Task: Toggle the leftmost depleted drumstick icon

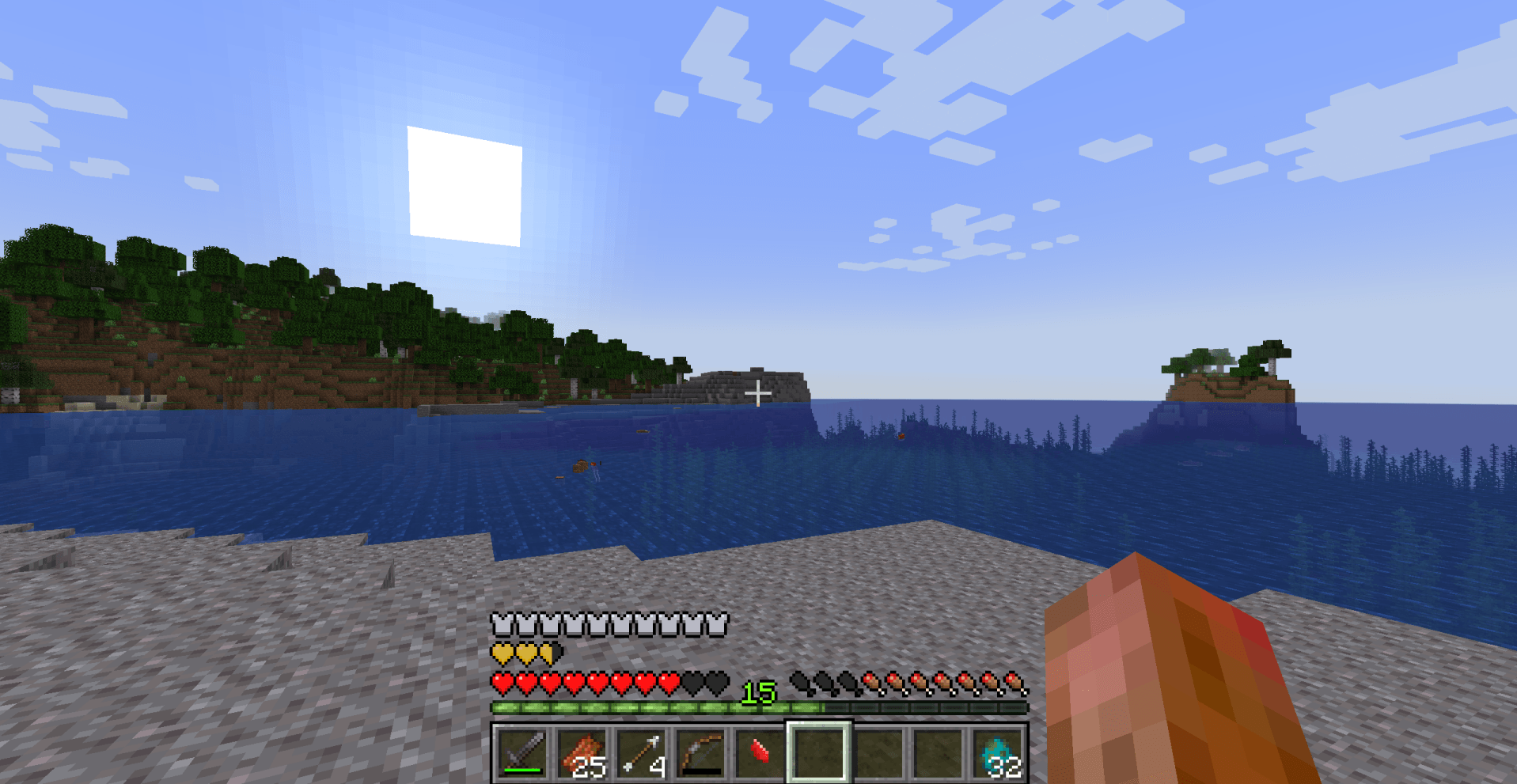Action: pyautogui.click(x=799, y=680)
